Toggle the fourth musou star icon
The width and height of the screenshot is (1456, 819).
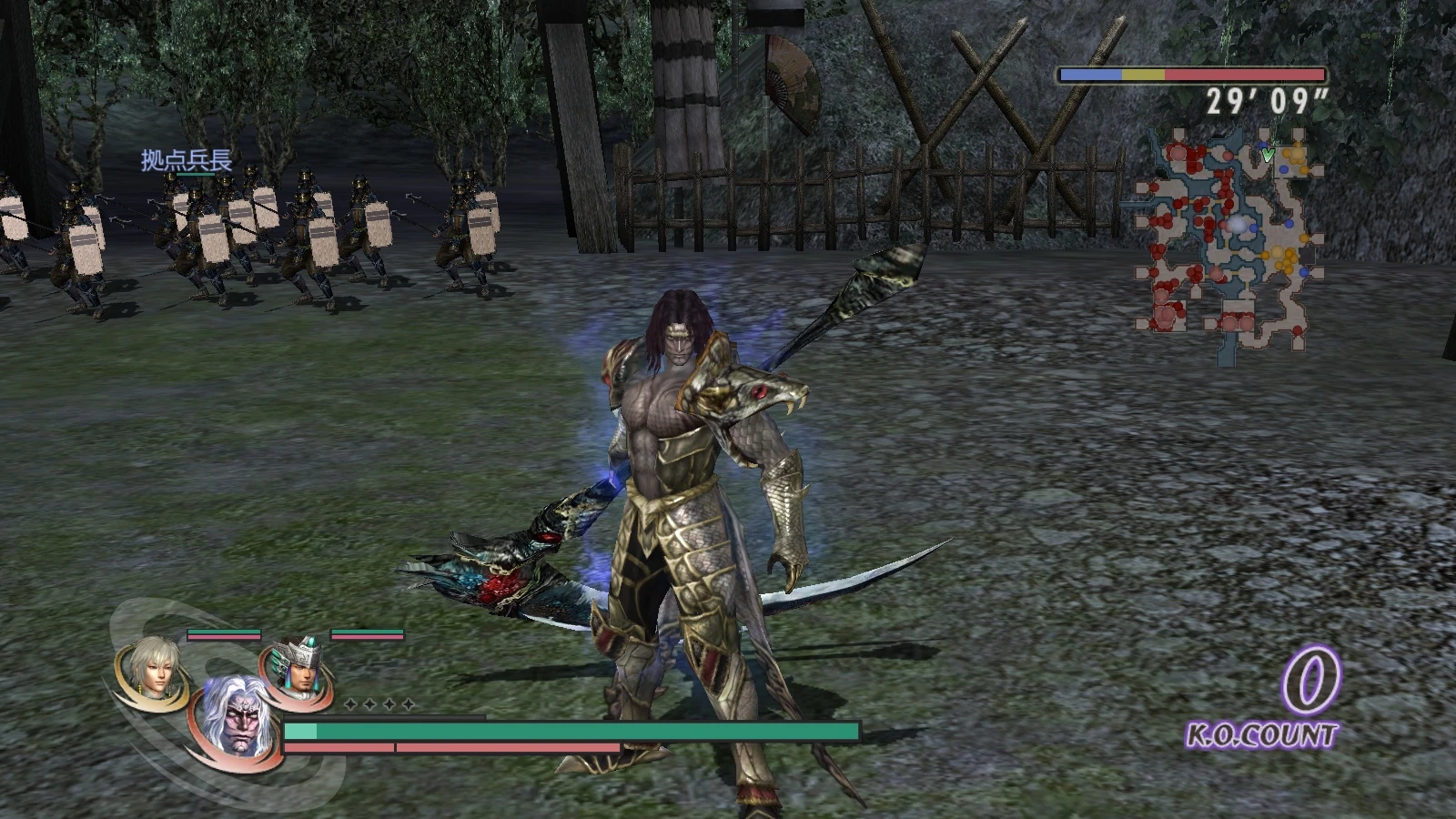coord(407,704)
